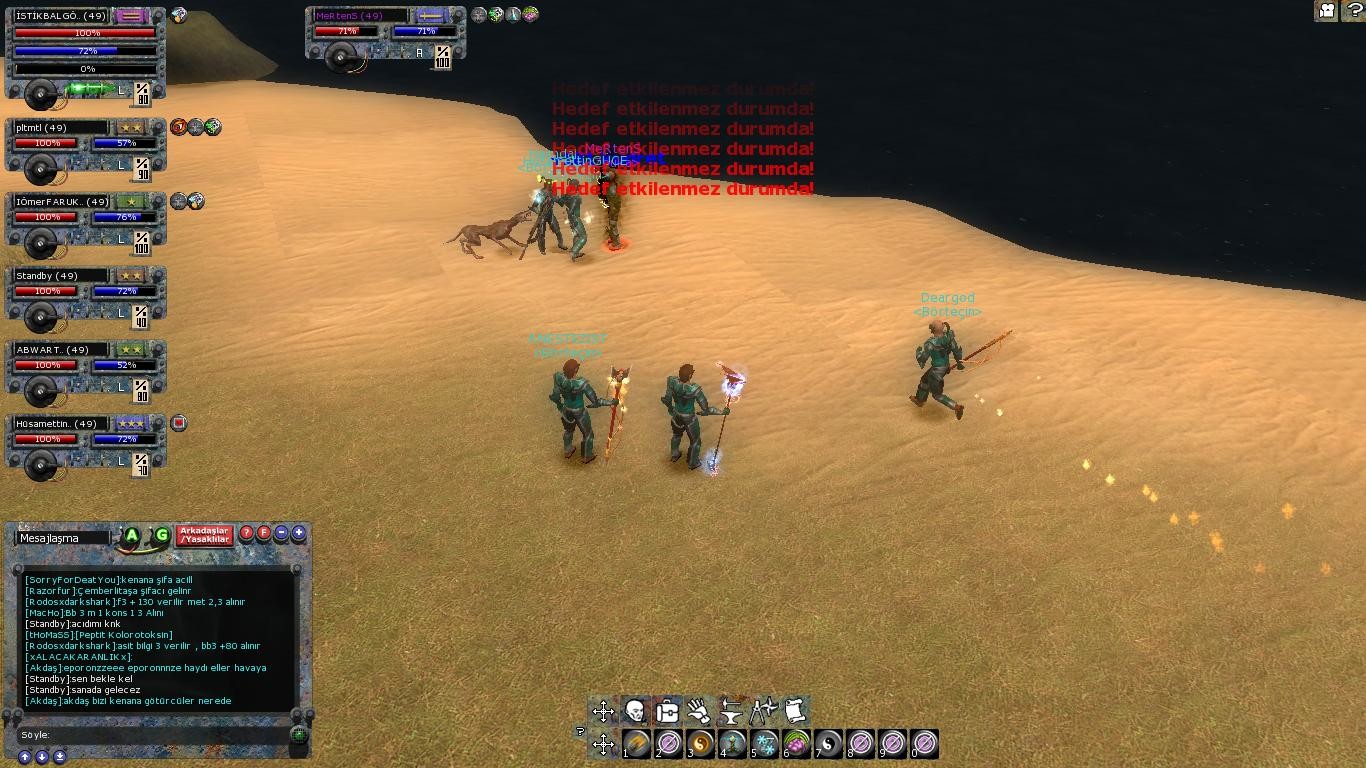Activate the orange yin-yang skill in slot 3
Screen dimensions: 1366x768
(x=700, y=743)
